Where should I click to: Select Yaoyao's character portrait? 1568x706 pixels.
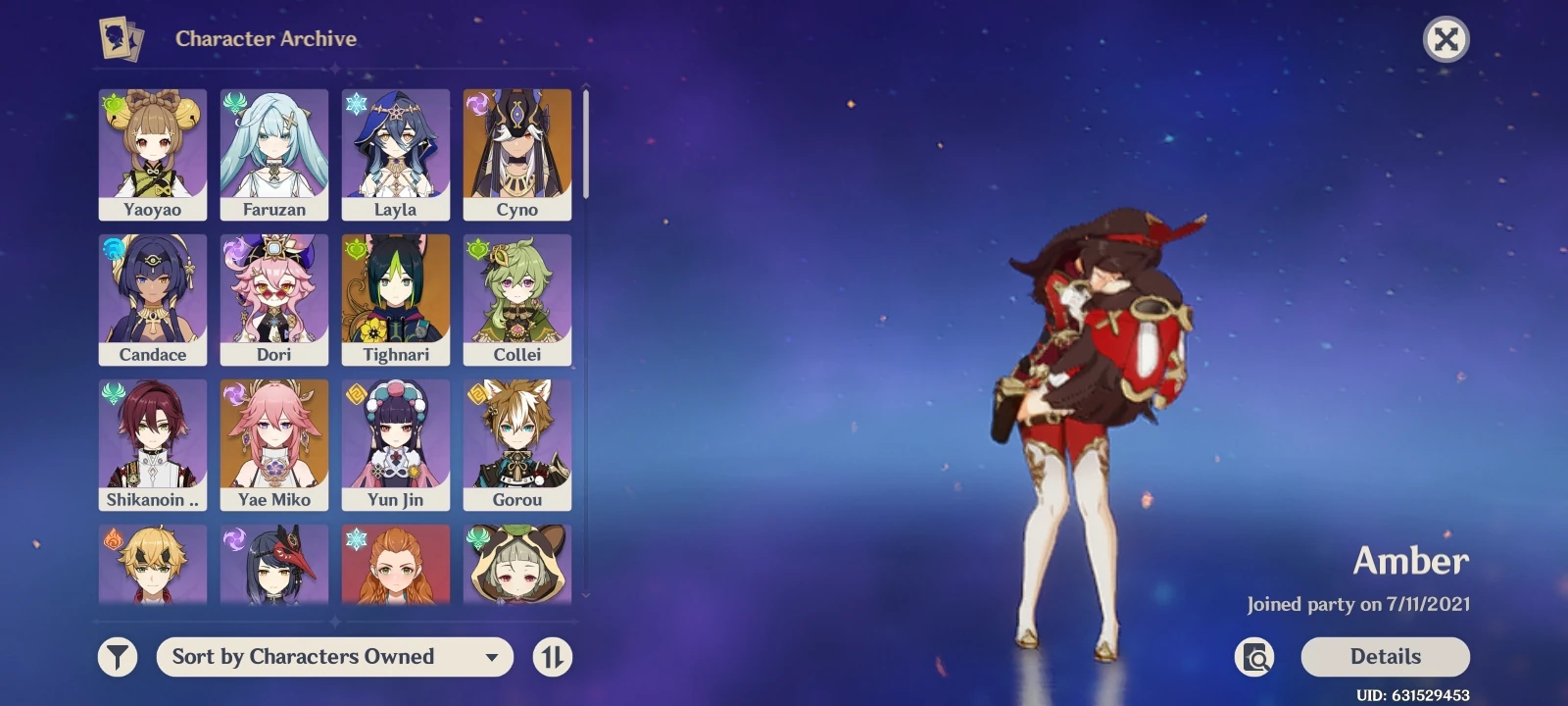[x=153, y=147]
